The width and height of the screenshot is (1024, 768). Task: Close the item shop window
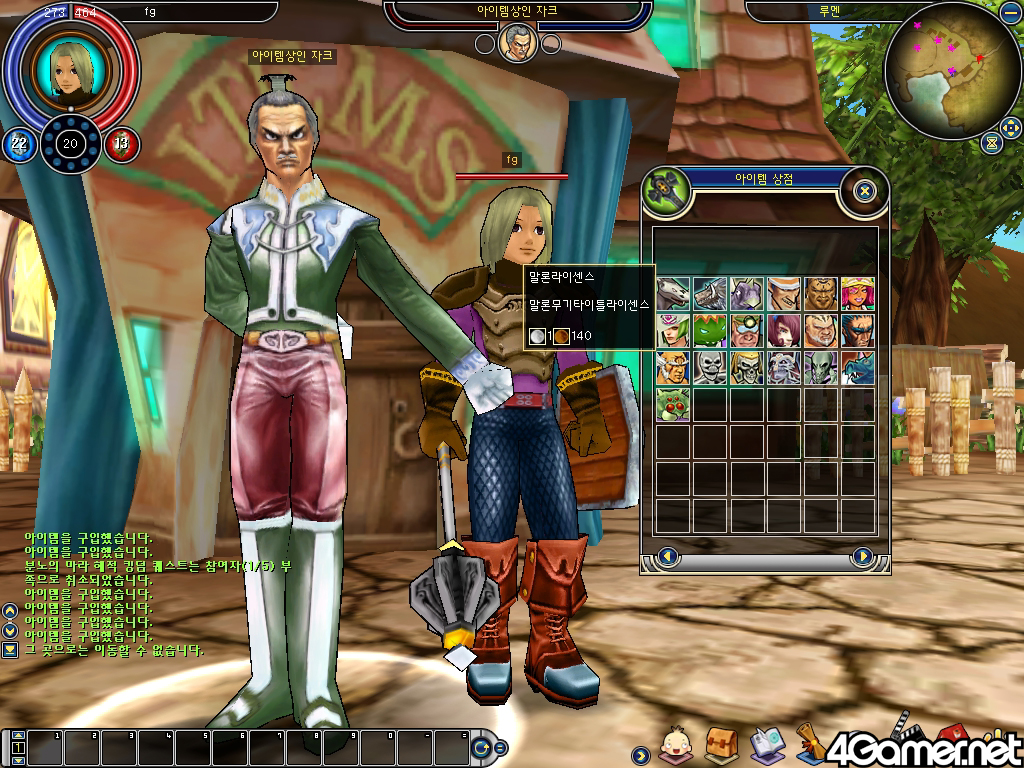pos(865,190)
